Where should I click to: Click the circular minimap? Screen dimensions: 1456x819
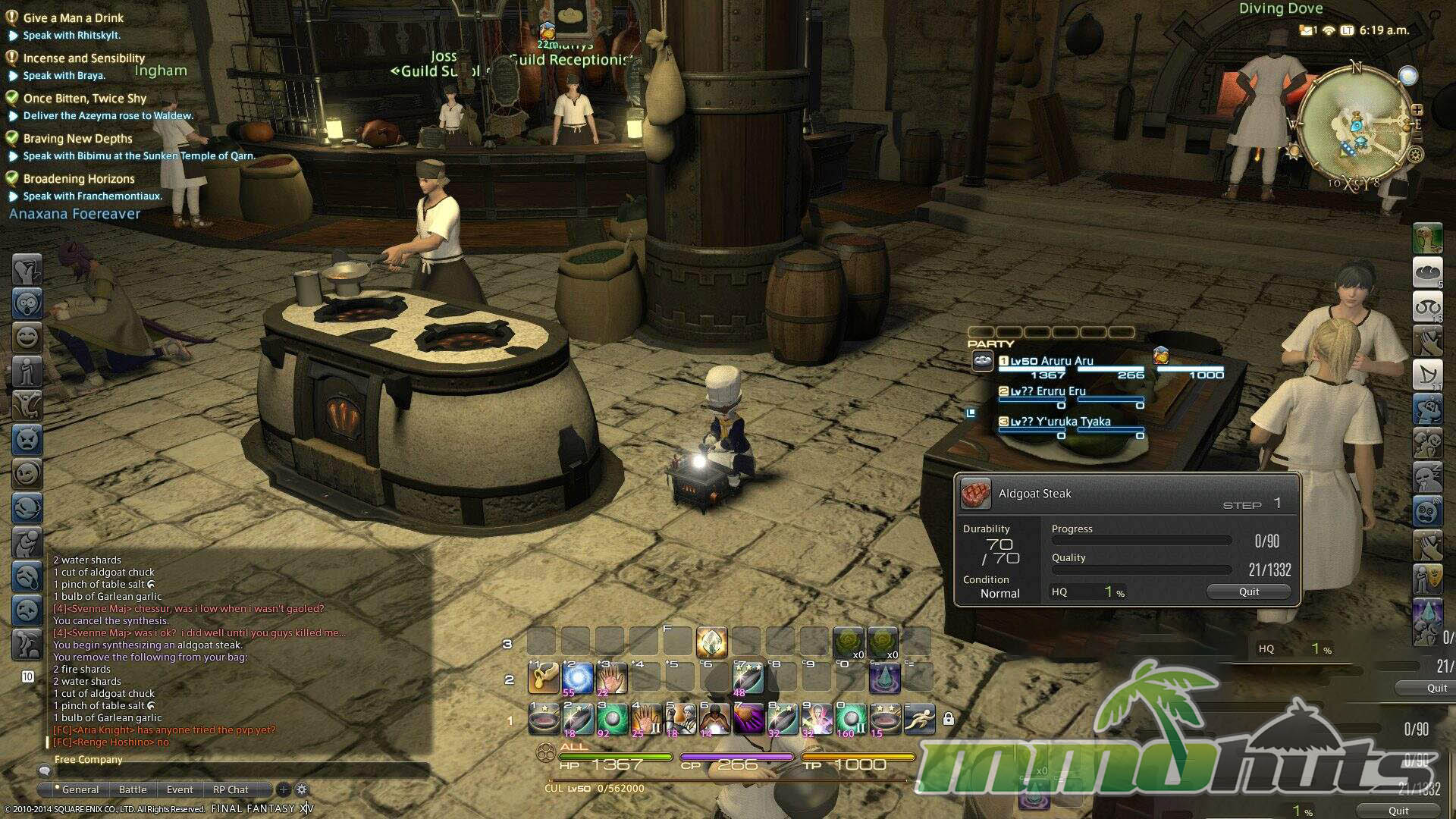(x=1354, y=125)
